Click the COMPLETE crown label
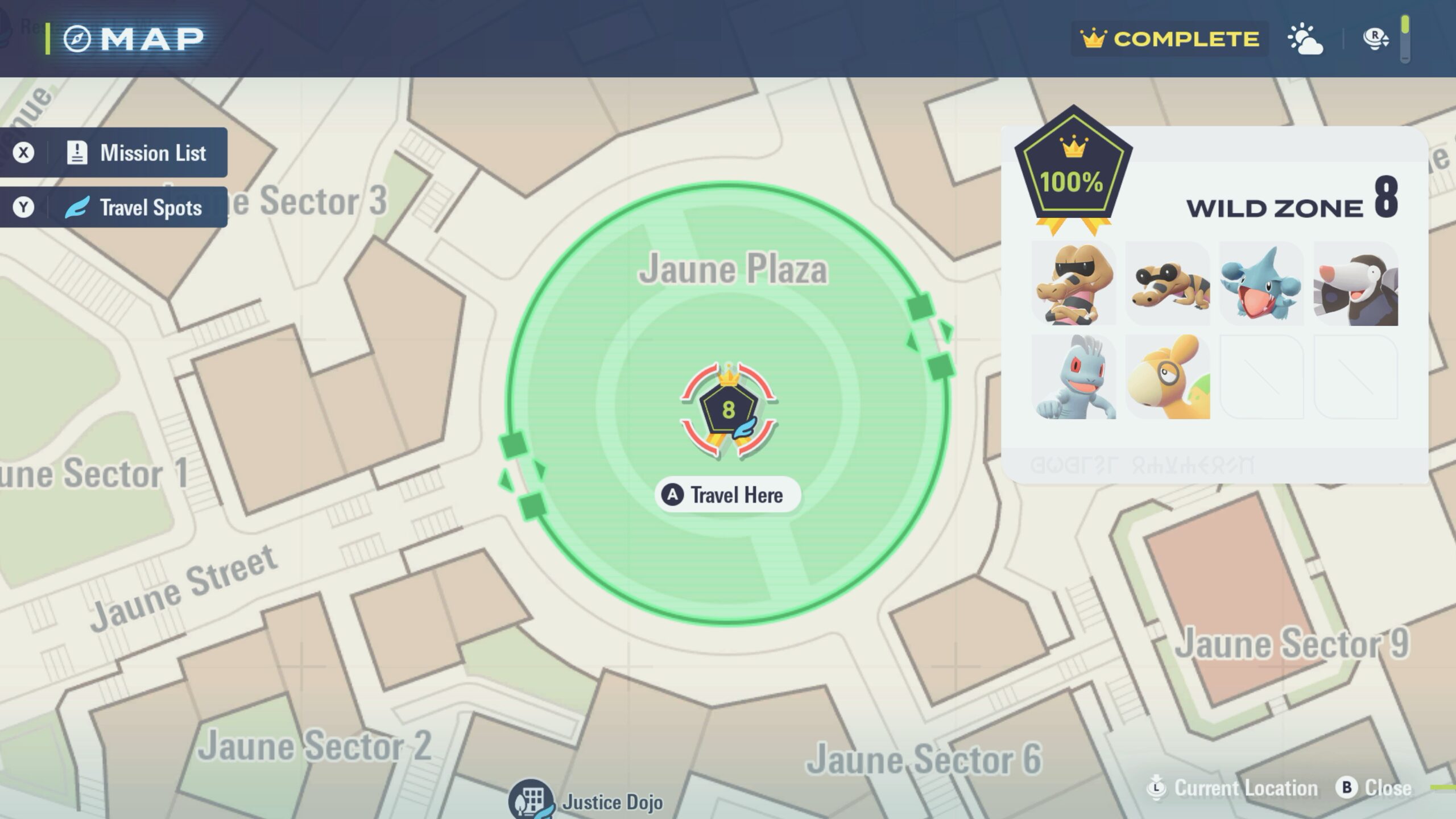1456x819 pixels. click(x=1169, y=39)
